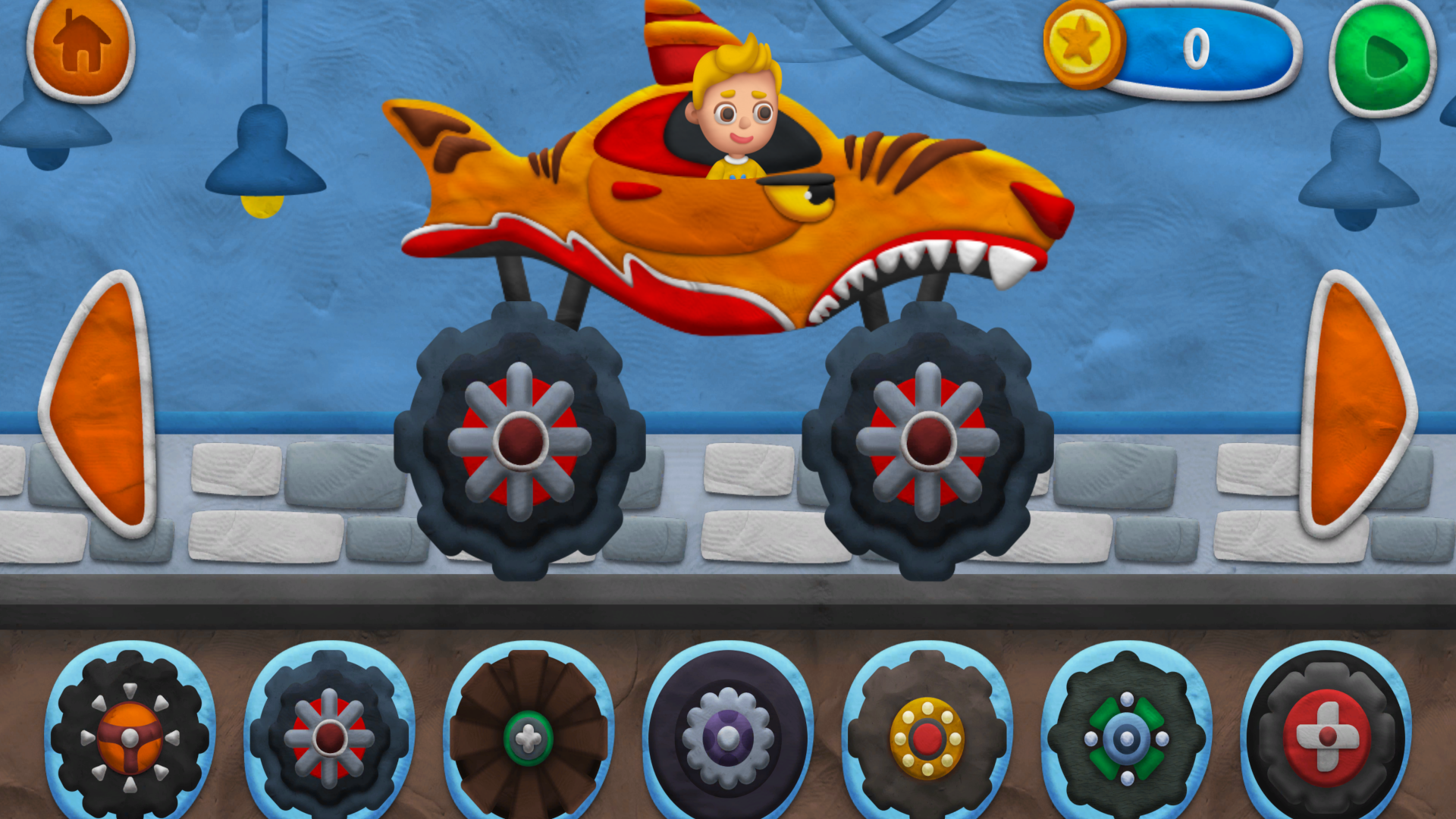Click the coin balance counter showing zero
This screenshot has width=1456, height=819.
click(x=1198, y=47)
